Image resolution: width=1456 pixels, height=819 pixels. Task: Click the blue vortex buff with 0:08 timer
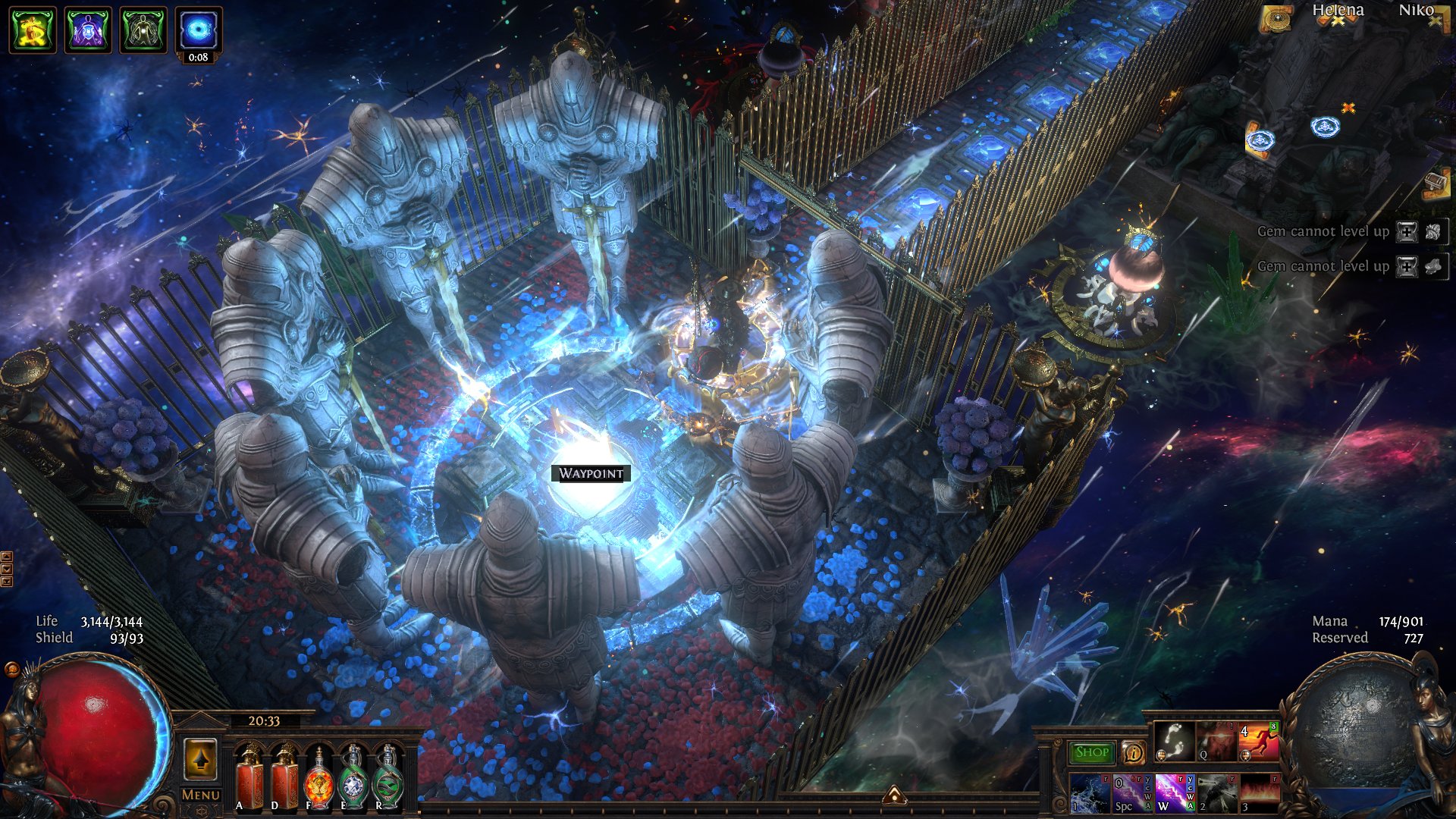199,30
